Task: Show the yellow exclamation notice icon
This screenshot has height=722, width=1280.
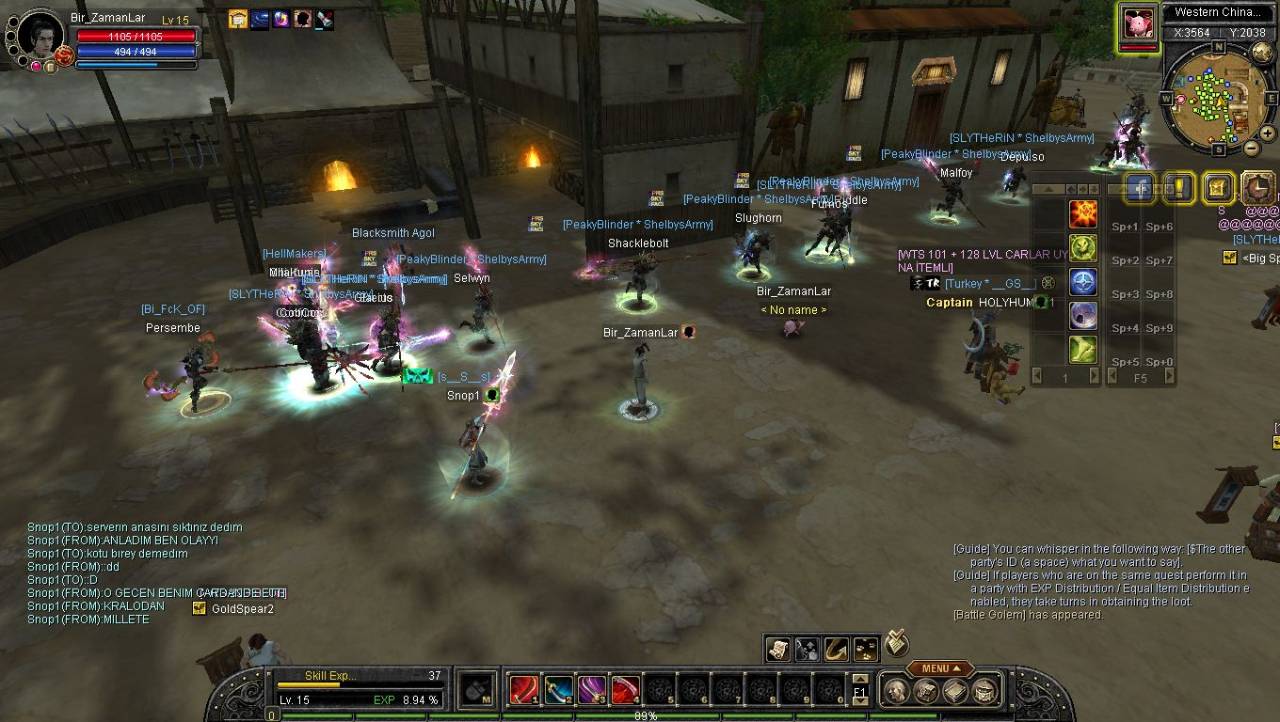Action: tap(1180, 187)
